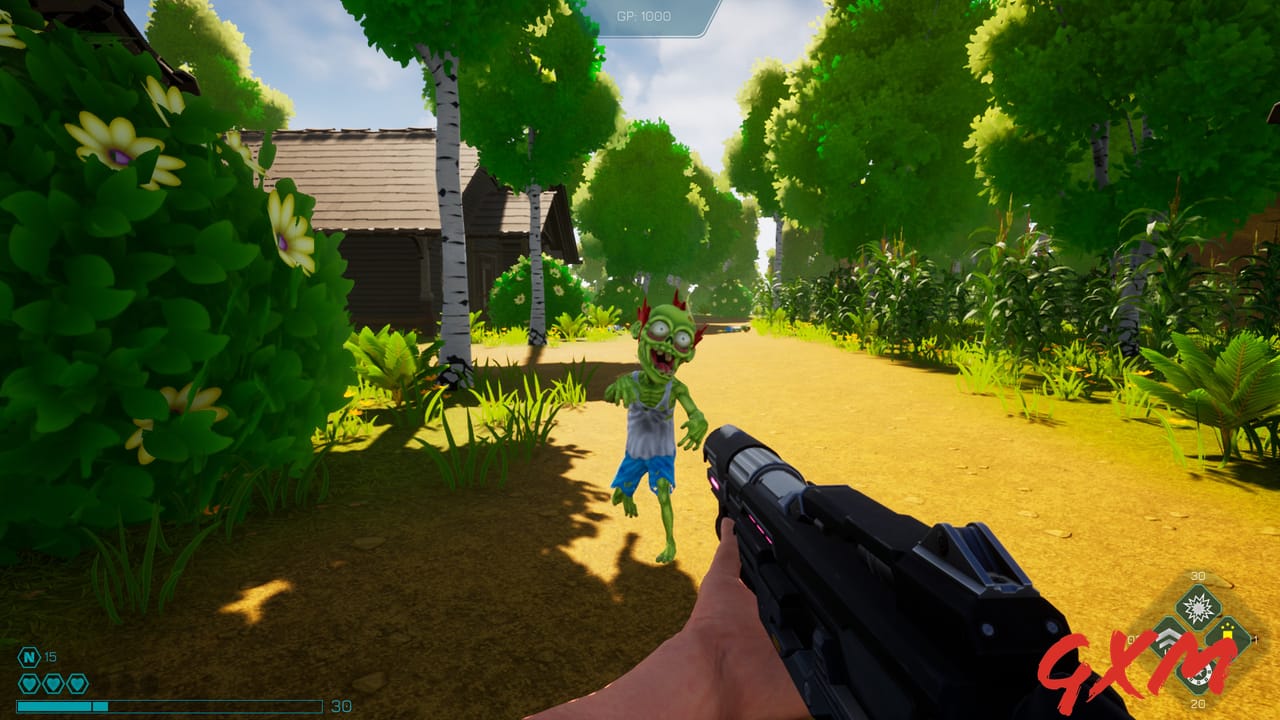The width and height of the screenshot is (1280, 720).
Task: Select the explosive grenade HUD icon
Action: click(x=1196, y=607)
